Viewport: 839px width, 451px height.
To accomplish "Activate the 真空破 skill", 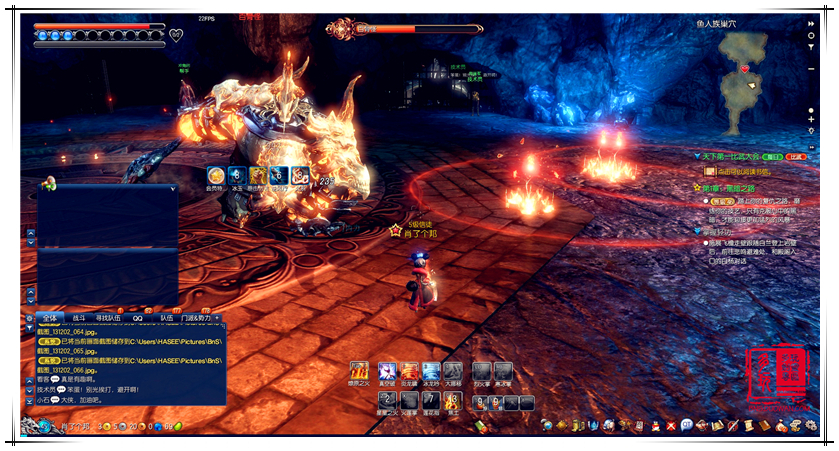I will [387, 371].
